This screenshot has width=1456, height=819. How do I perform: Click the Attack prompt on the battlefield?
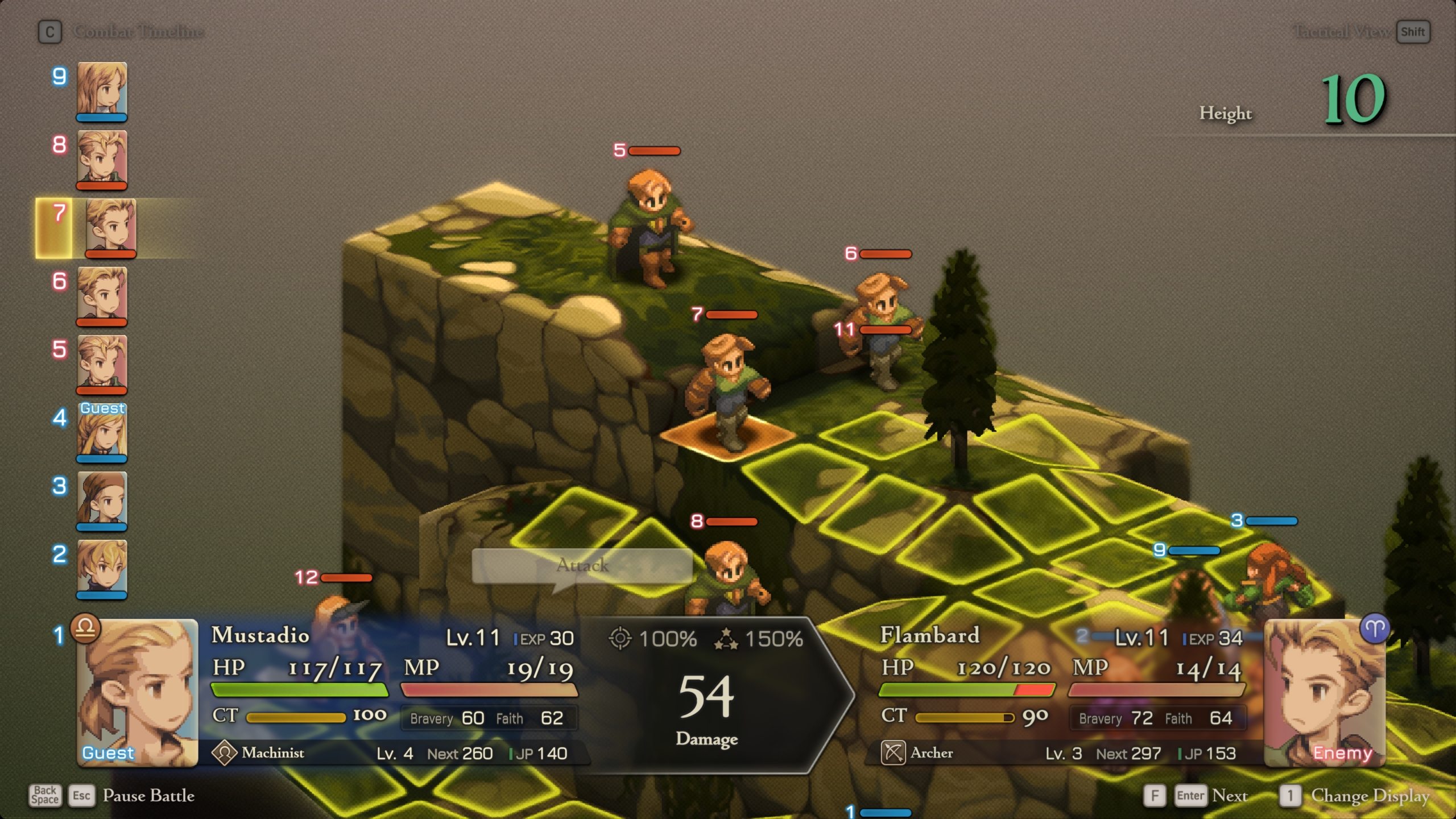[x=582, y=566]
